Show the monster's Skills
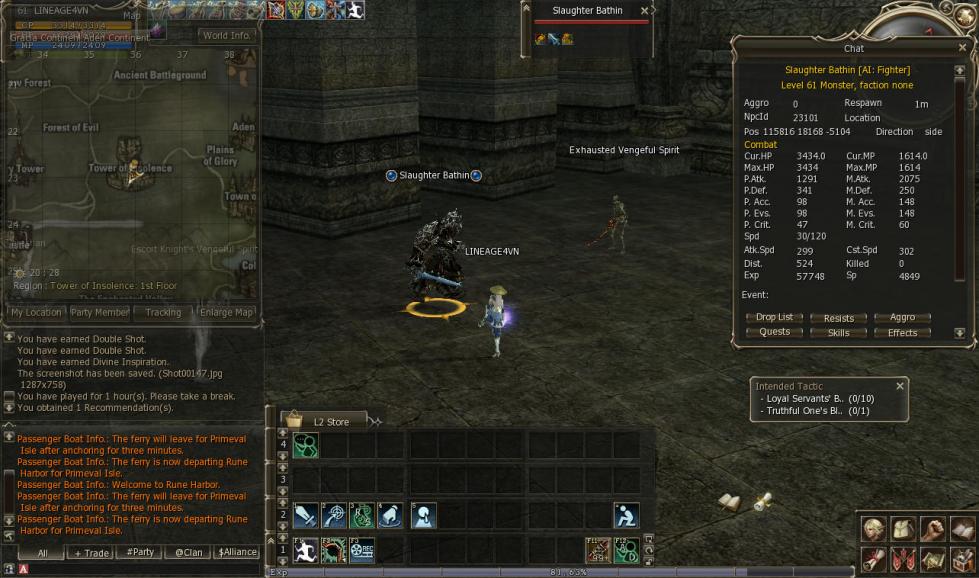This screenshot has width=979, height=578. click(x=838, y=332)
